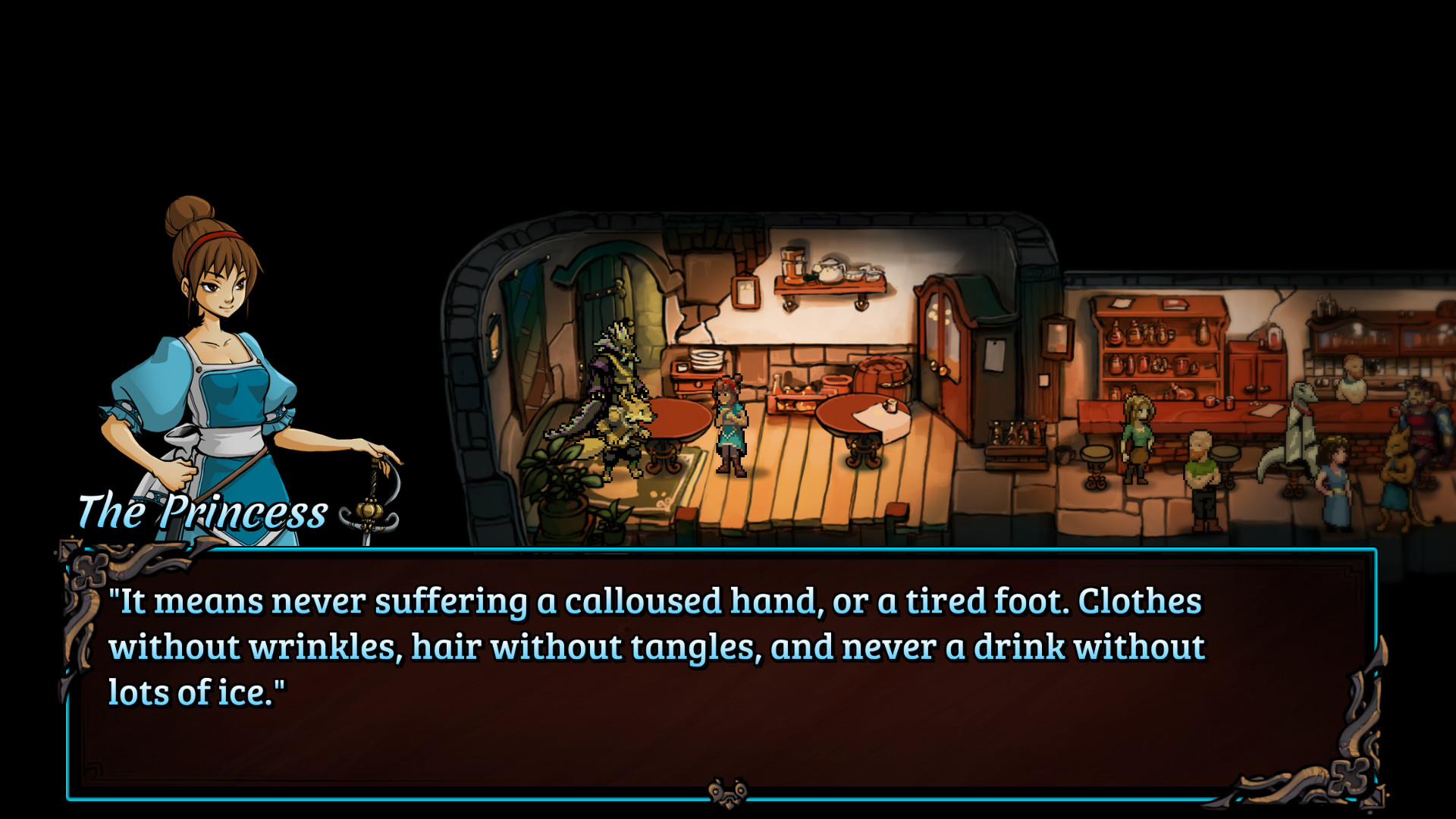Image resolution: width=1456 pixels, height=819 pixels.
Task: Click the continue ornament below the dialogue
Action: [x=728, y=792]
